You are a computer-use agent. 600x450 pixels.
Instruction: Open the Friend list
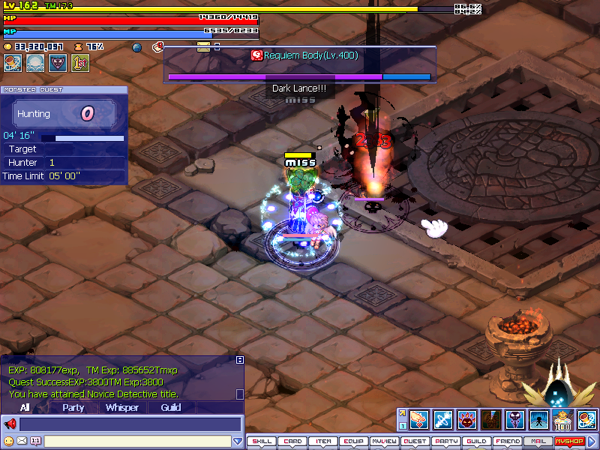[507, 440]
